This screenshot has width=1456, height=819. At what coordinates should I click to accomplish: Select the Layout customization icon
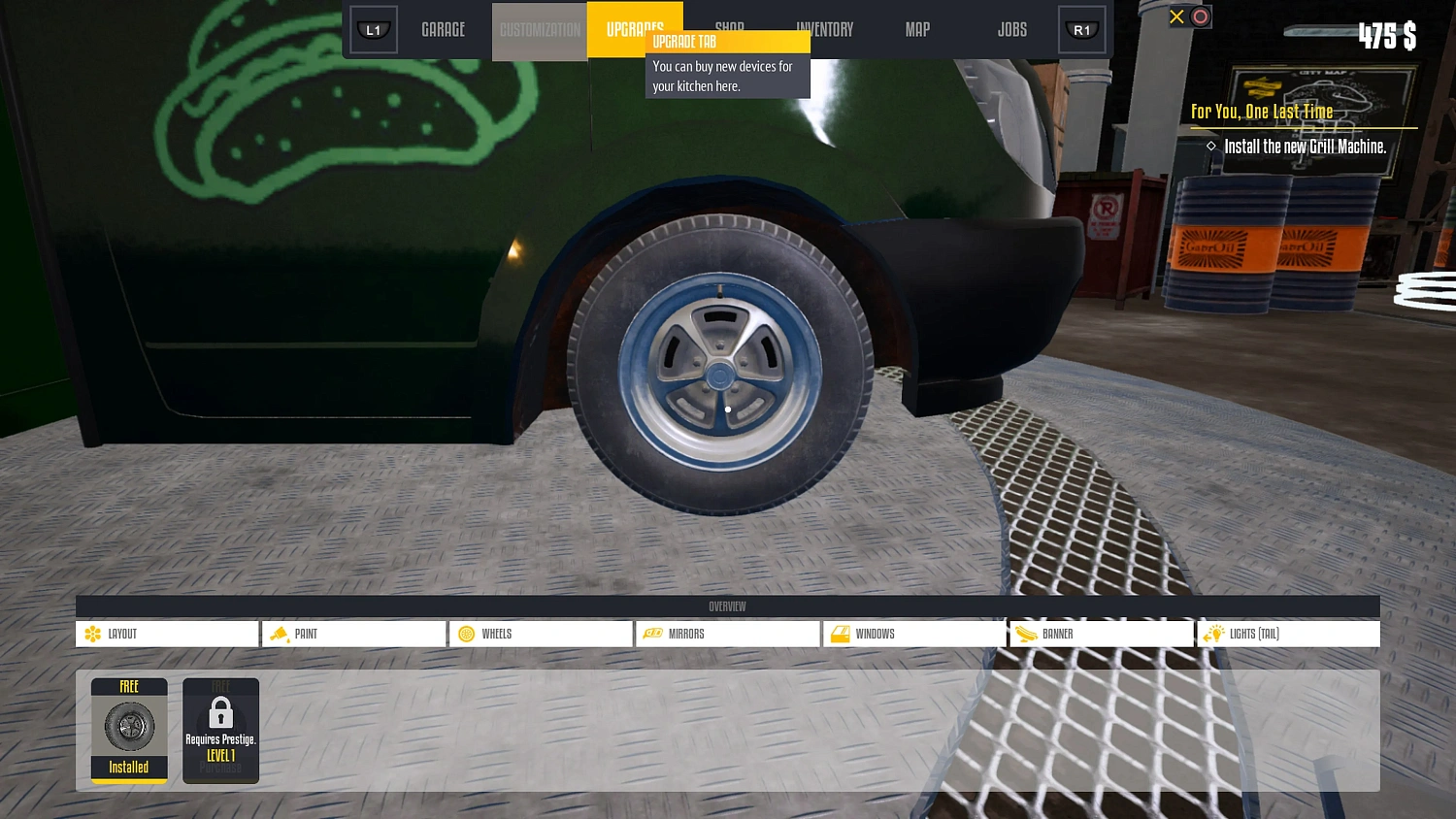click(94, 634)
